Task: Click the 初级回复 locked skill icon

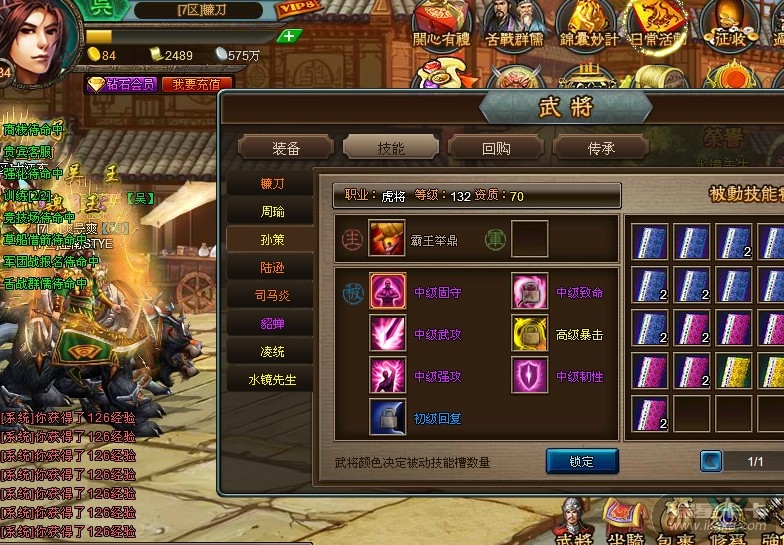Action: coord(387,418)
